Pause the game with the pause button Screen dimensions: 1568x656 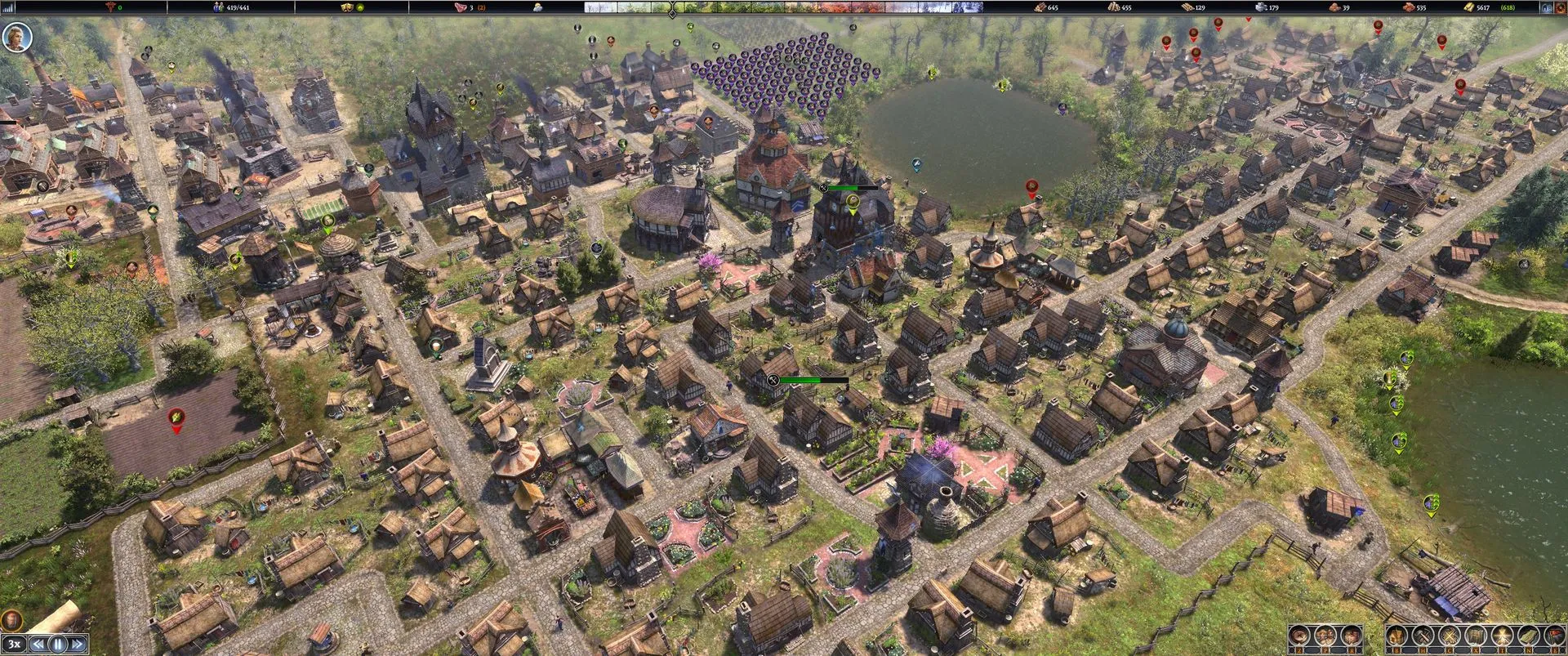click(58, 644)
